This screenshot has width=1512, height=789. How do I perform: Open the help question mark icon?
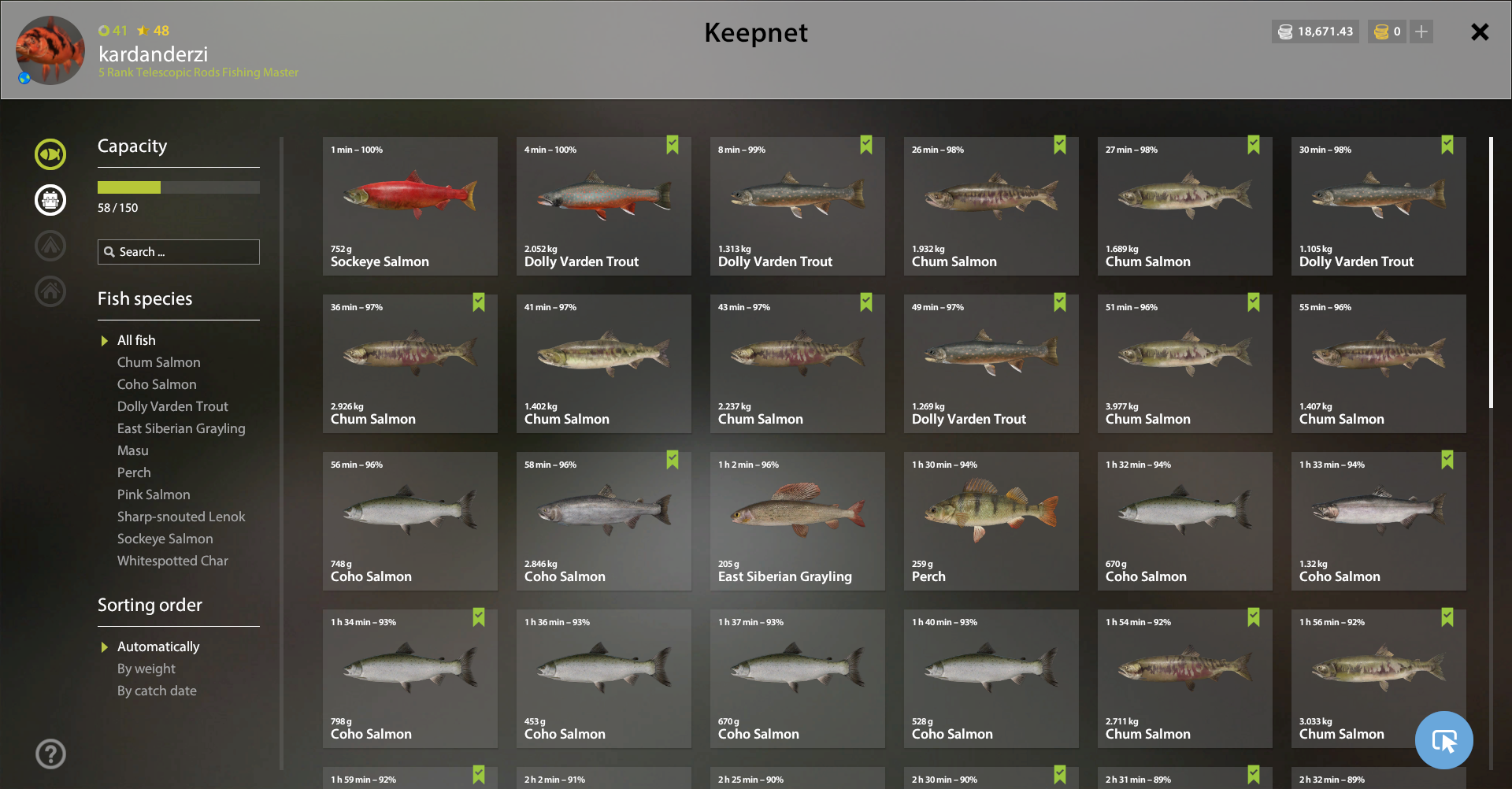coord(50,754)
